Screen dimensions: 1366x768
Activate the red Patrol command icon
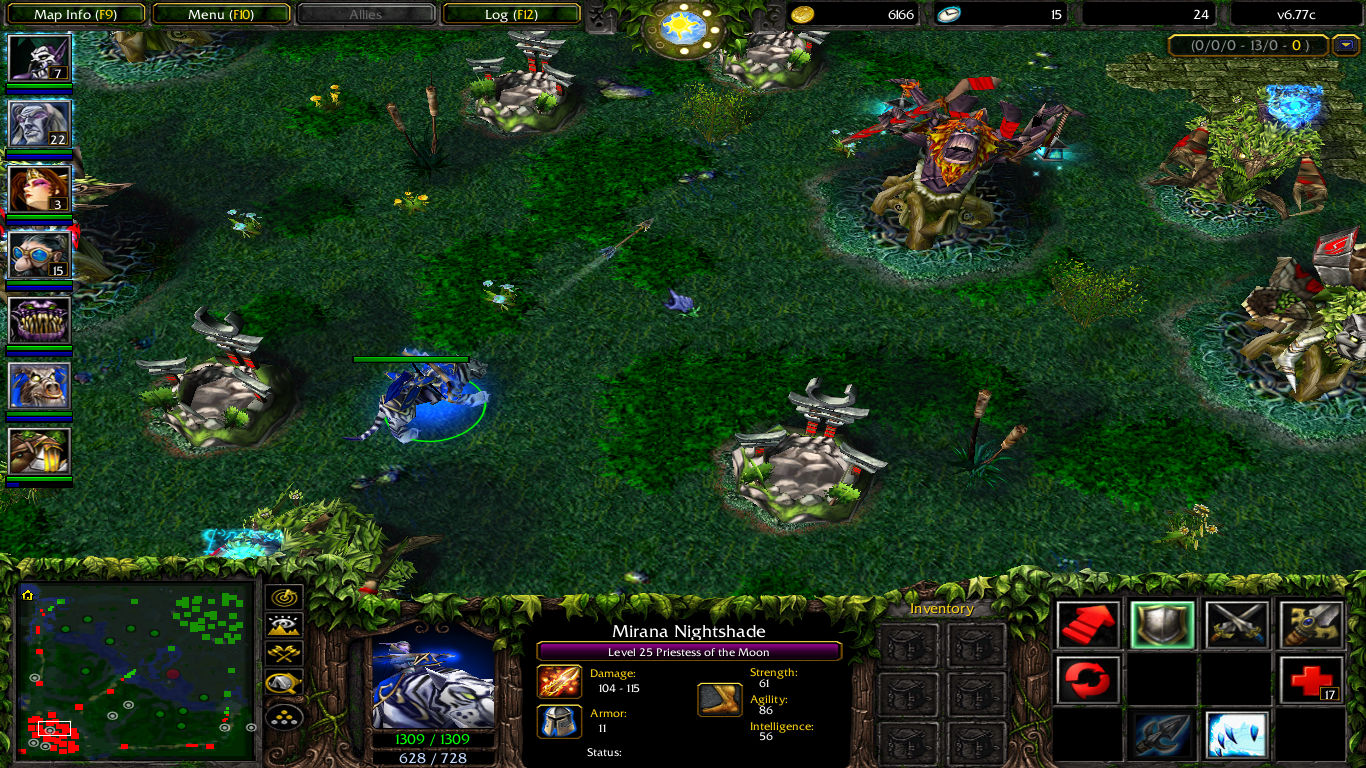tap(1087, 680)
